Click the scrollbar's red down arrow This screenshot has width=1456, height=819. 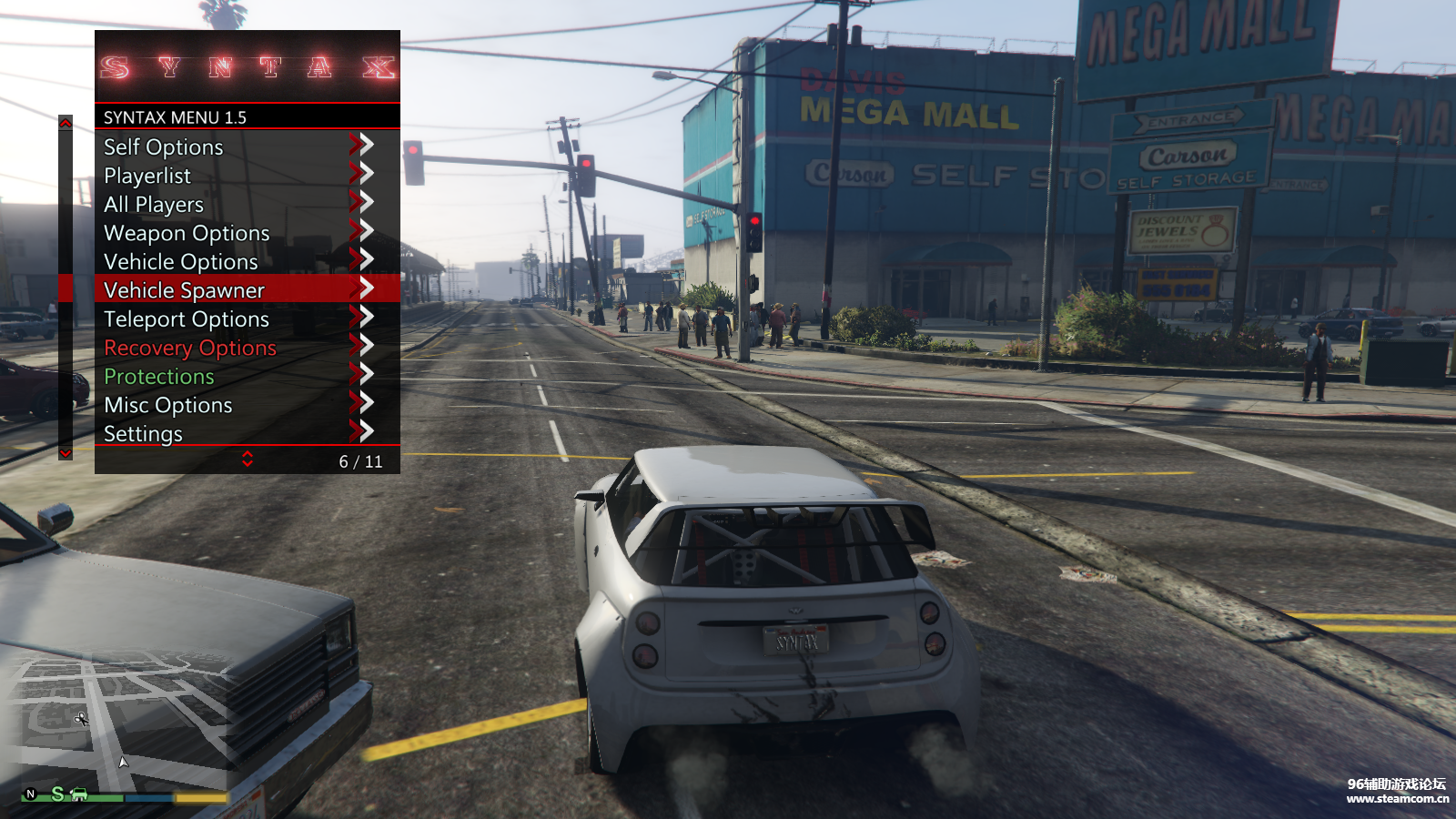[66, 452]
